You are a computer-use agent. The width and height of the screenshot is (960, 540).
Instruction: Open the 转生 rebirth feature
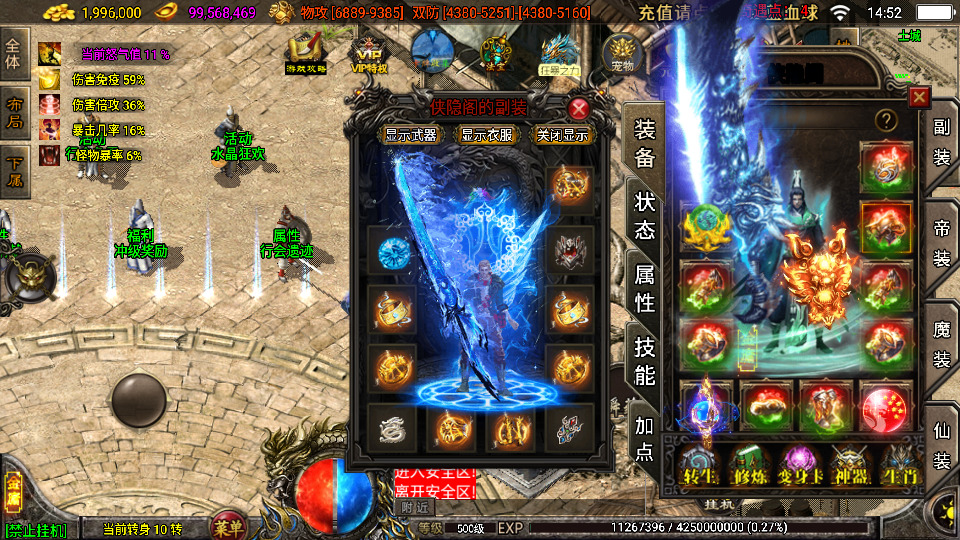(698, 465)
